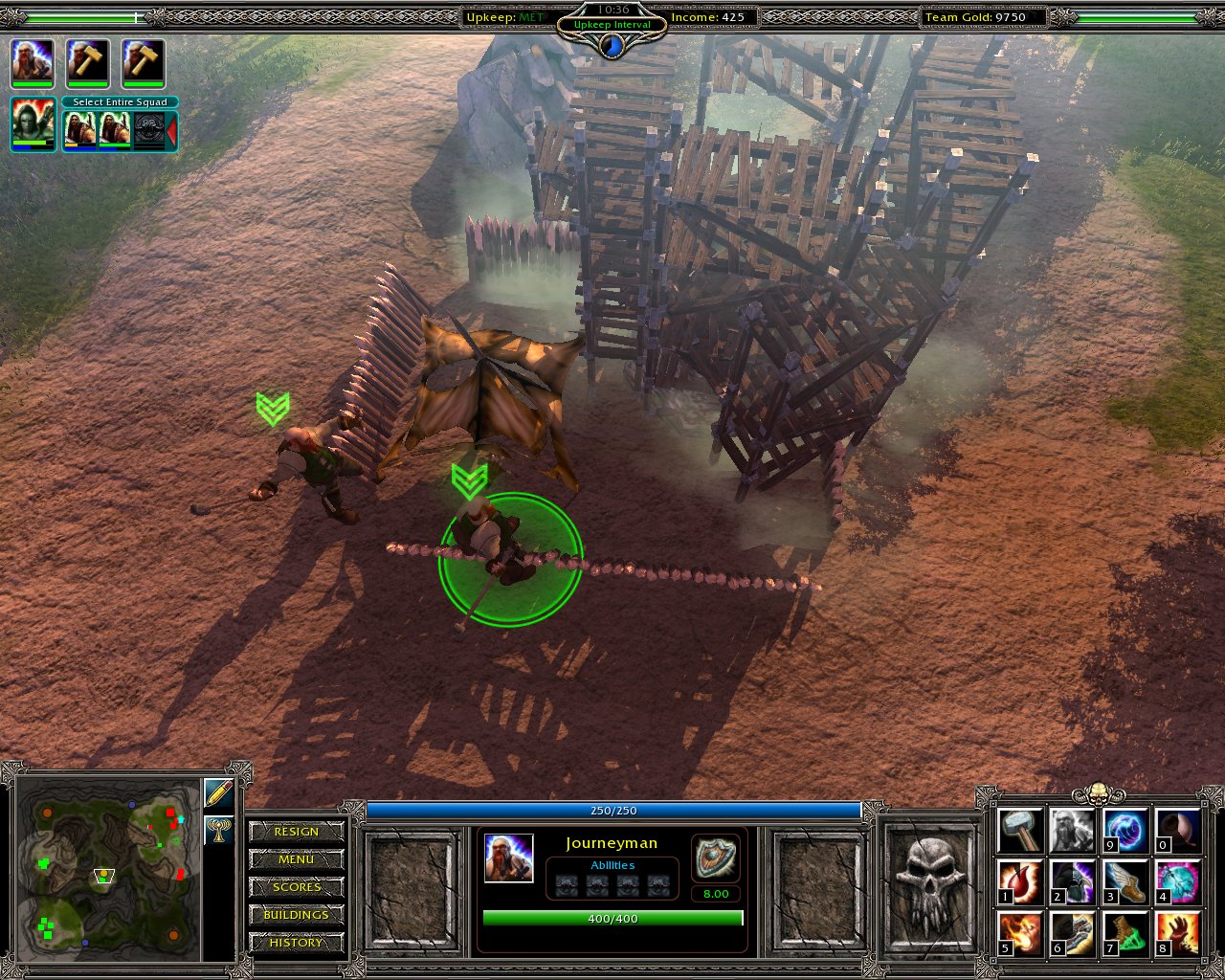
Task: Click the minimap signal beacon icon
Action: pos(218,829)
